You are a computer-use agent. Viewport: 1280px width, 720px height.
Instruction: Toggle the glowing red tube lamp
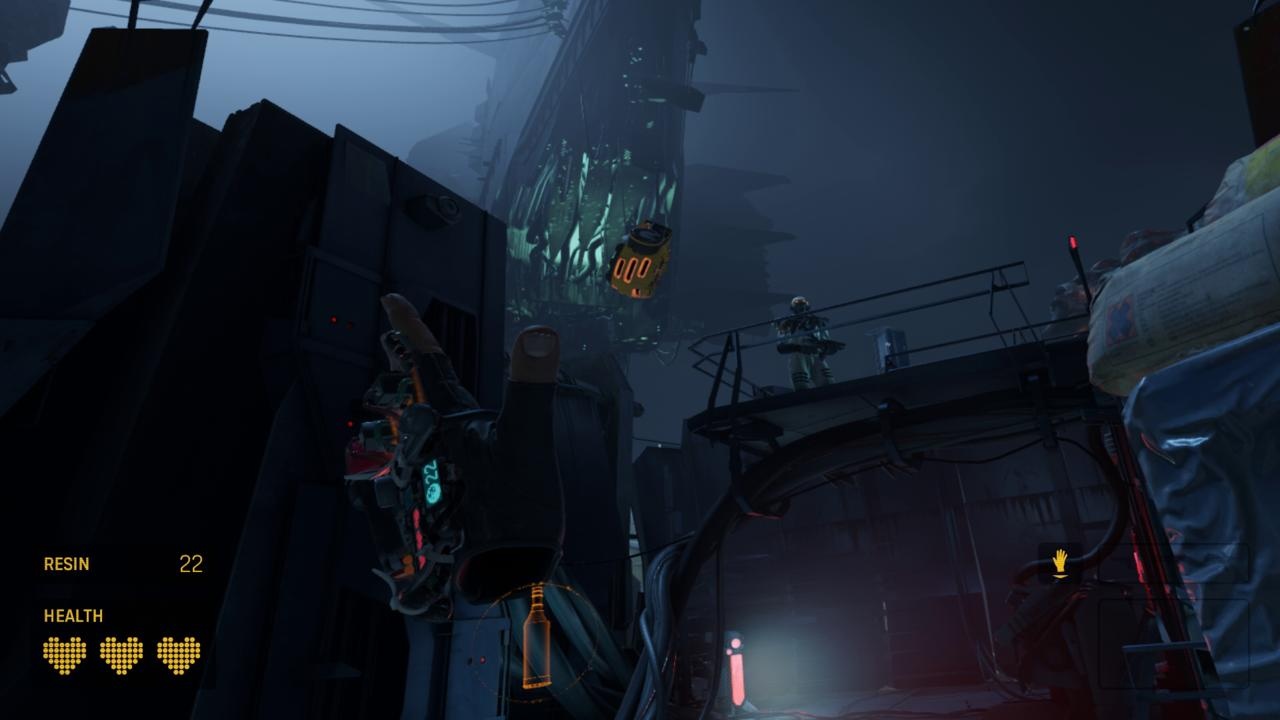tap(737, 680)
